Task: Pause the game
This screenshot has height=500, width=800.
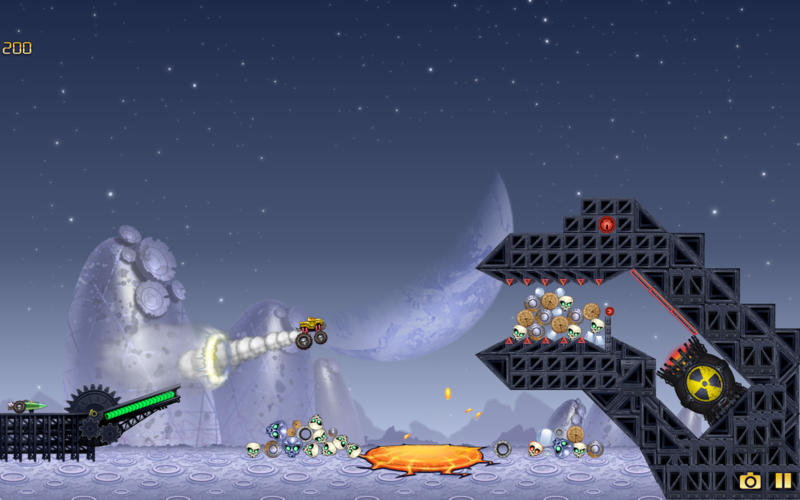Action: click(x=782, y=481)
